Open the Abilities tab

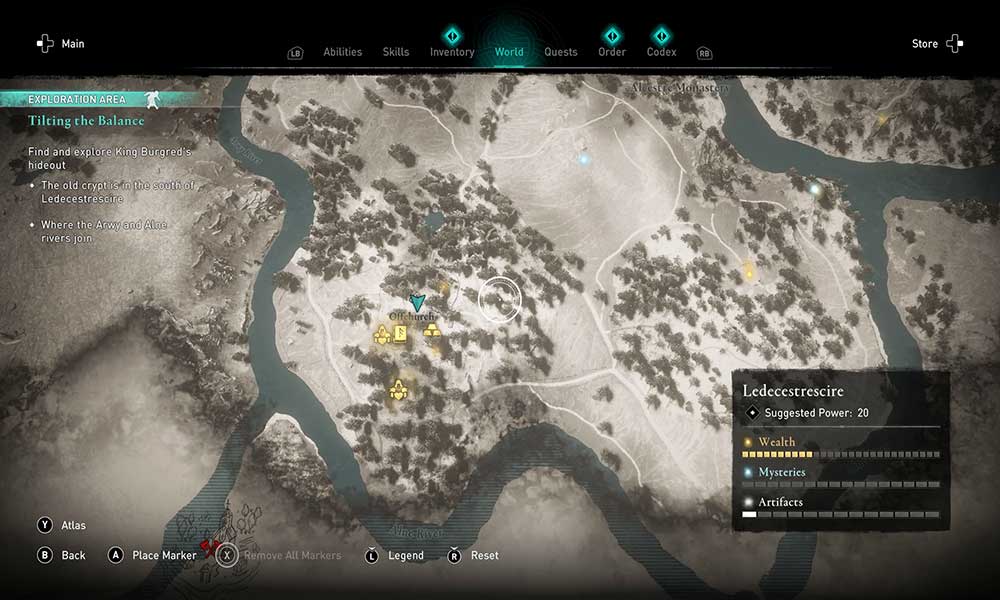point(343,52)
